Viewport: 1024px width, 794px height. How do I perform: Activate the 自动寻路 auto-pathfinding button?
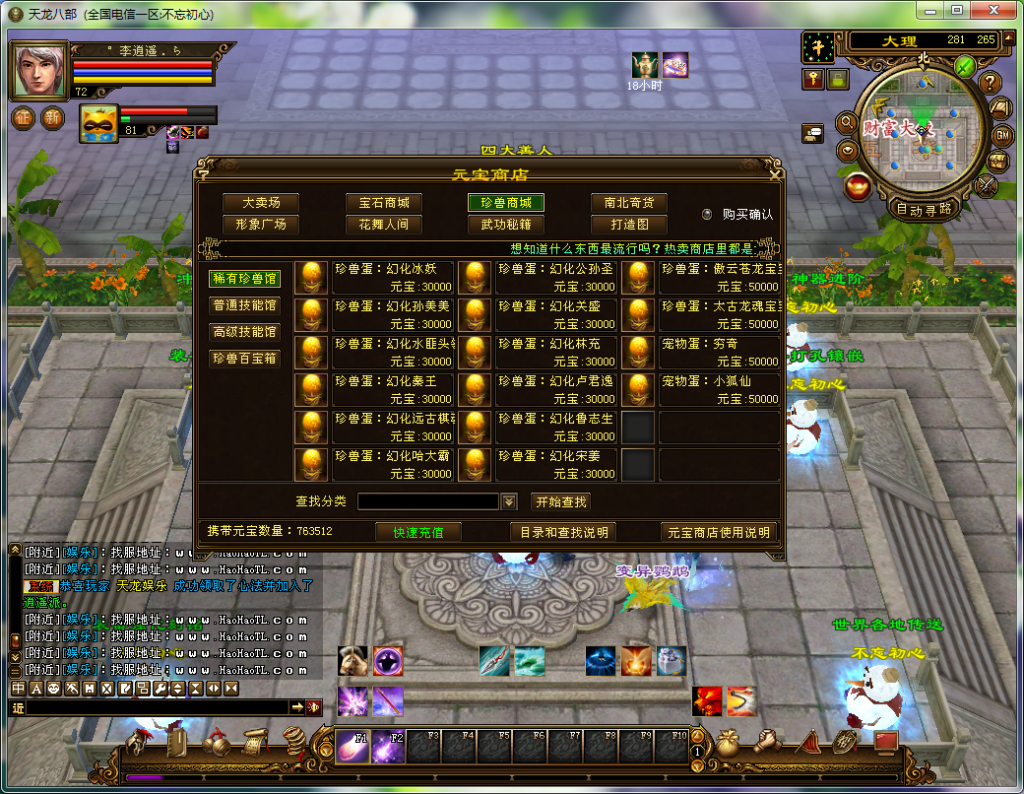(924, 210)
